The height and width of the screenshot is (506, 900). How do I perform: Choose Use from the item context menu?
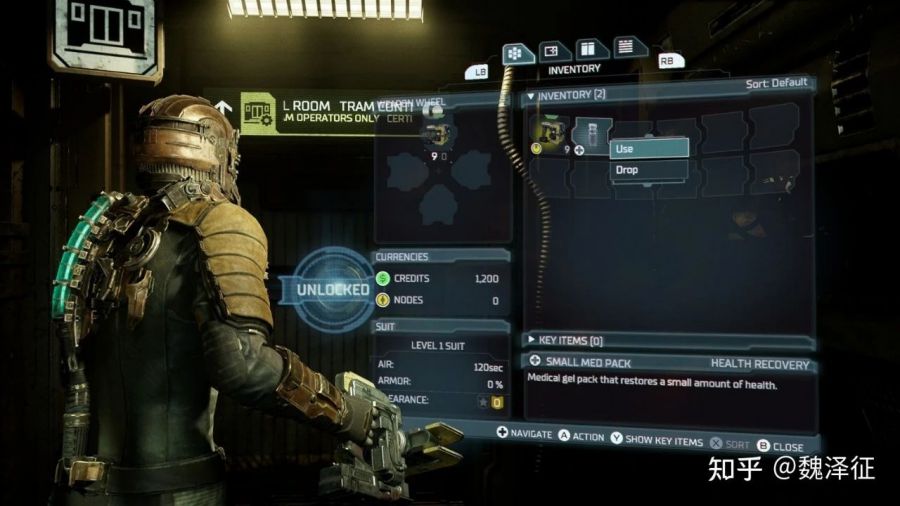(x=649, y=148)
